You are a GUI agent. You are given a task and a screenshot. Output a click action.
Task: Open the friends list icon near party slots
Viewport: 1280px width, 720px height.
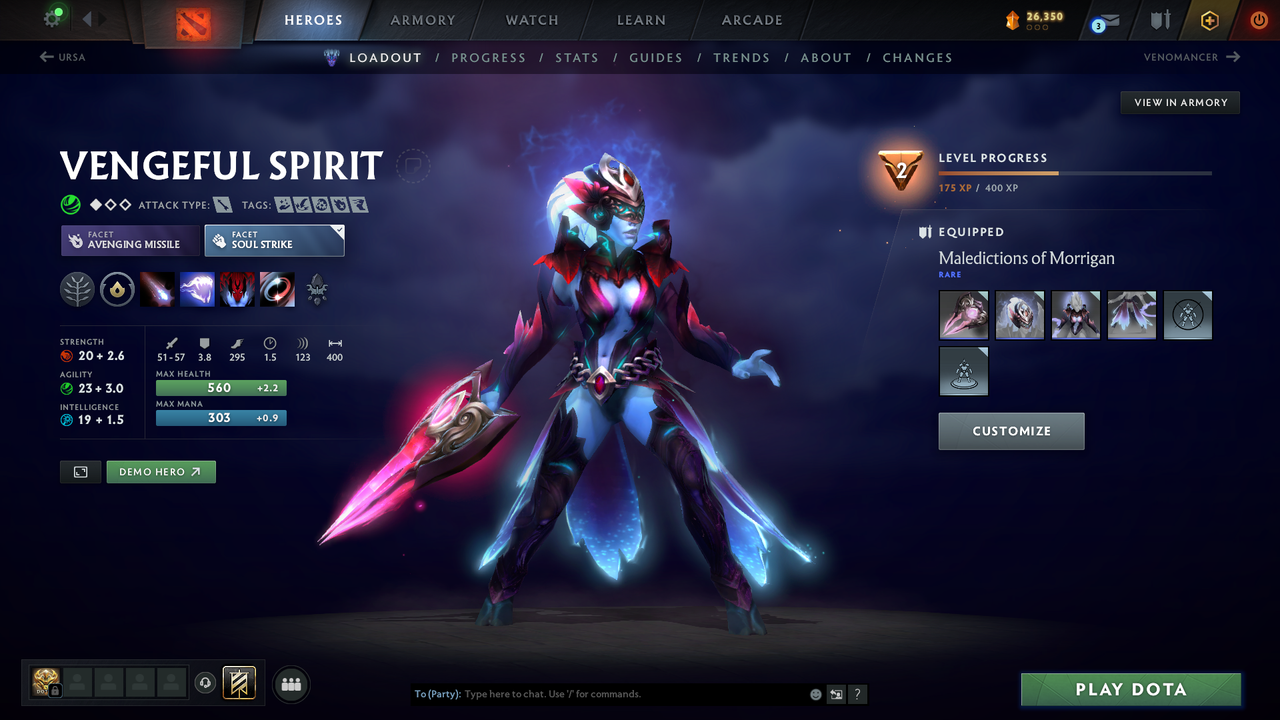[x=290, y=683]
